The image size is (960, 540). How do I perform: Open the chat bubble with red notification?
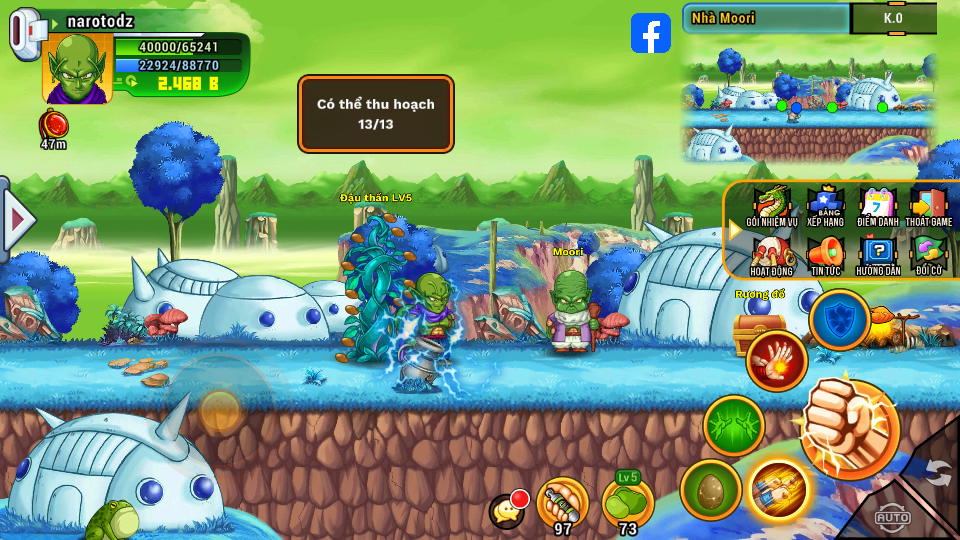coord(507,512)
